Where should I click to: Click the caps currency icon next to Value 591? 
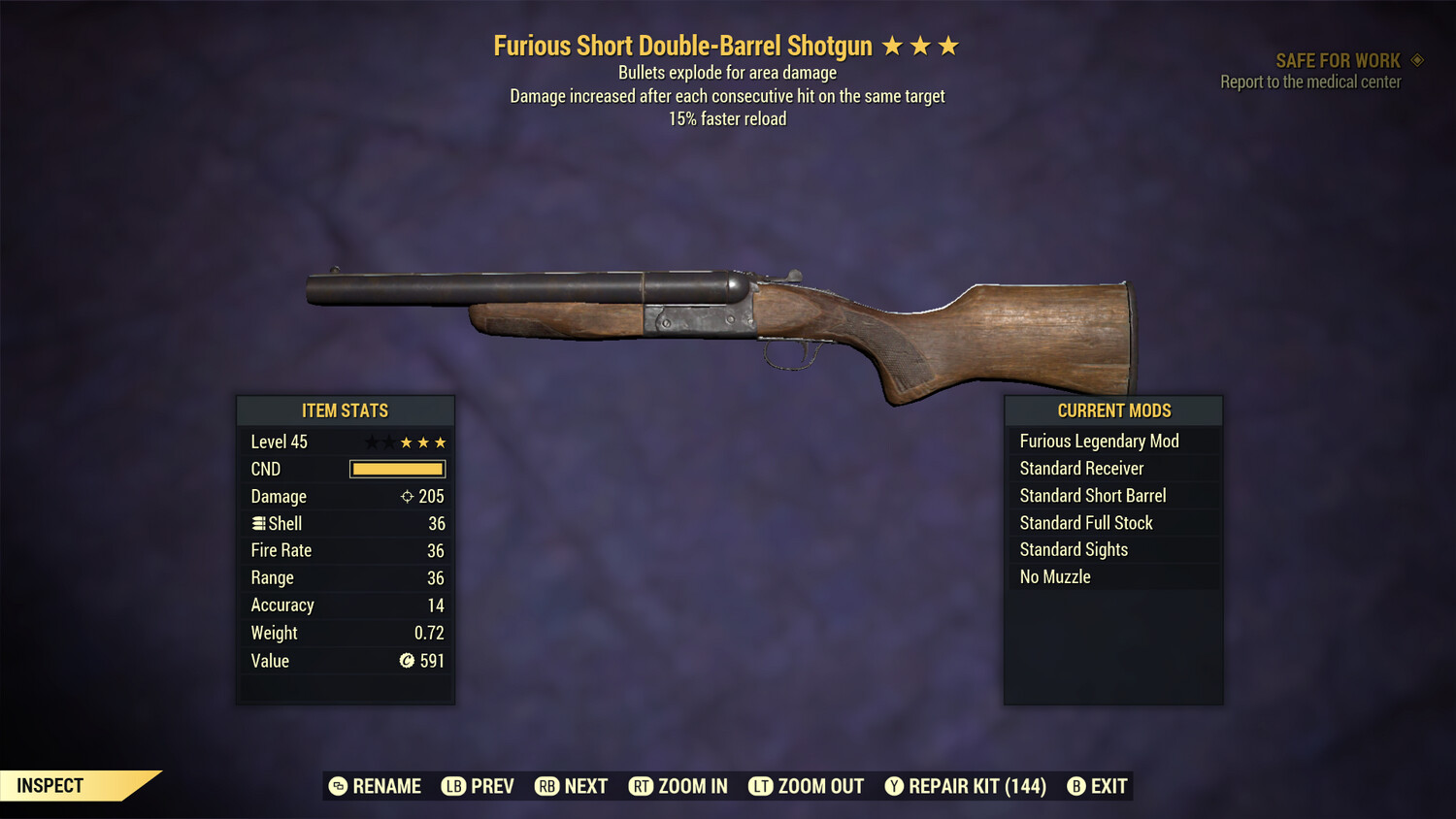coord(405,661)
